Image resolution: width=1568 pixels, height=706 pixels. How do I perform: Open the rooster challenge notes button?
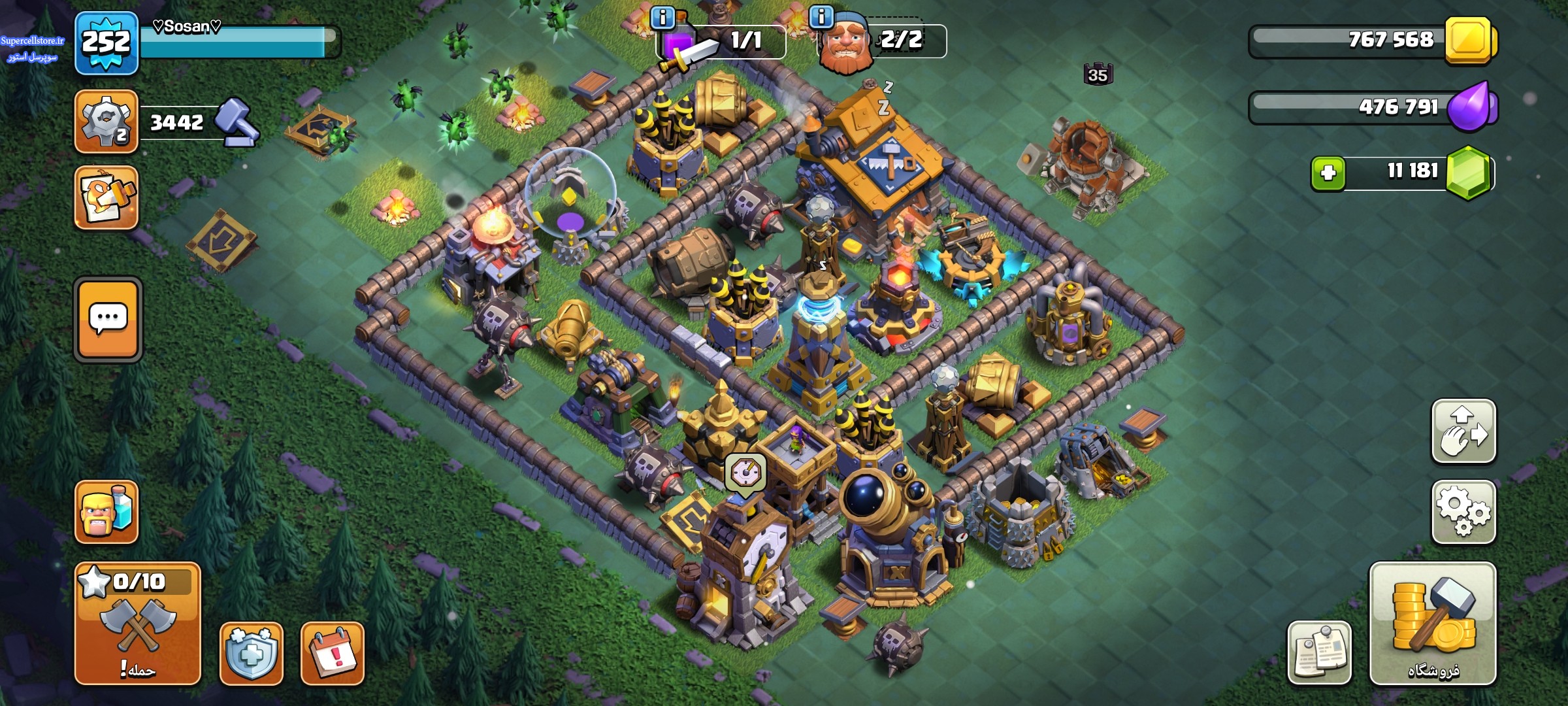click(106, 197)
